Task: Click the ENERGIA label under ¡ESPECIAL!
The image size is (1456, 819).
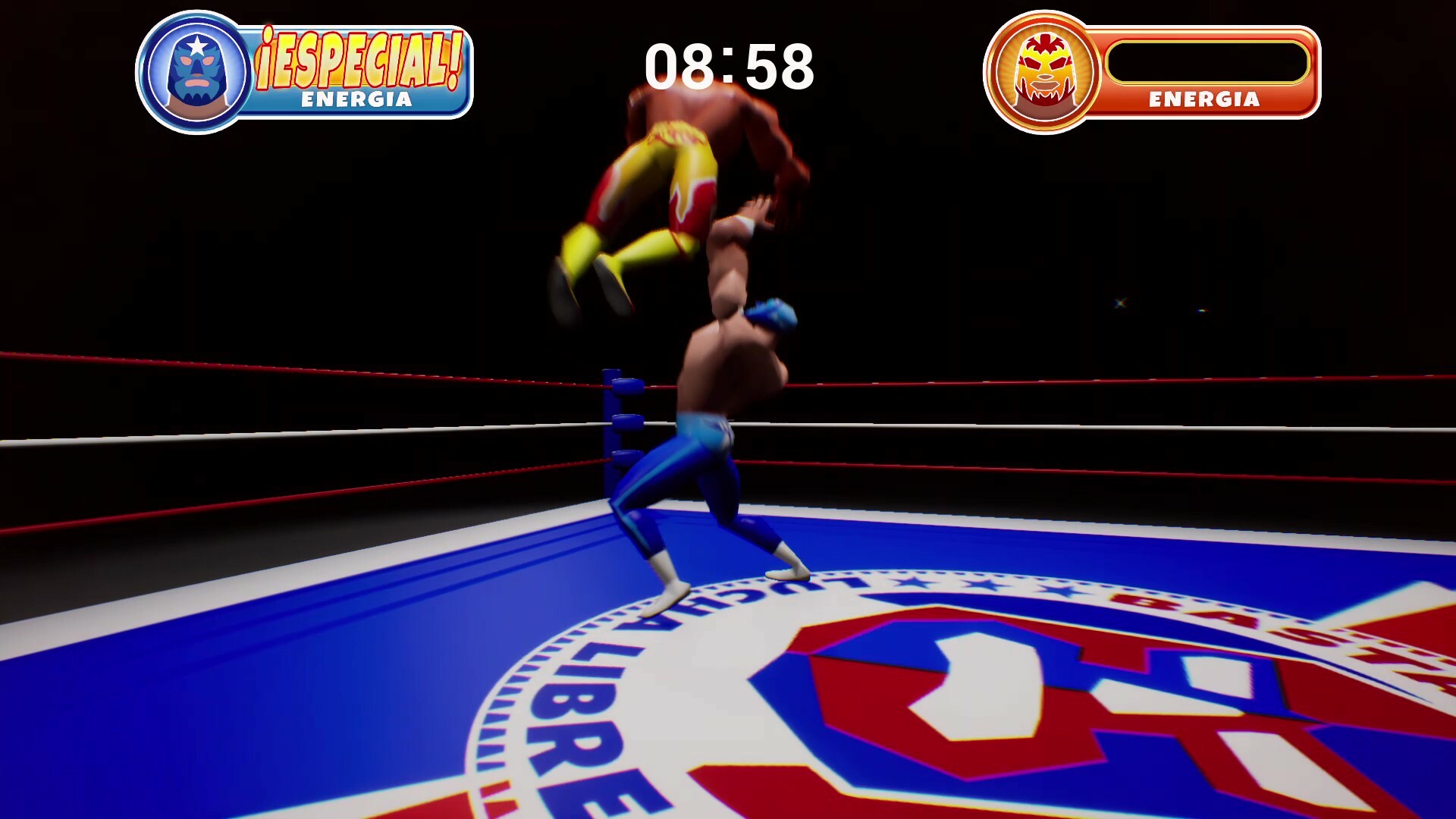Action: click(x=358, y=97)
